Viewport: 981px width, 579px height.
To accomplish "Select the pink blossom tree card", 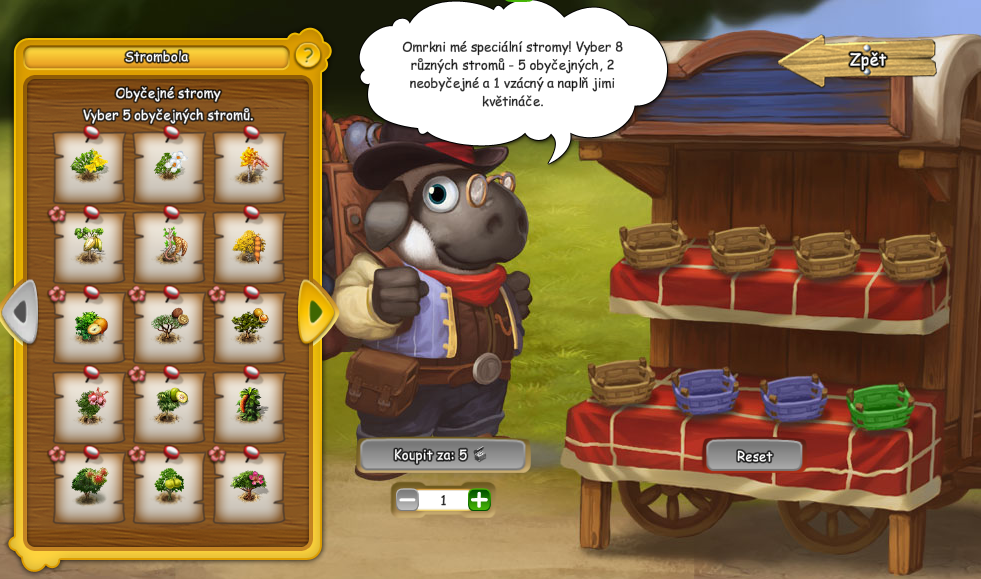I will [89, 407].
